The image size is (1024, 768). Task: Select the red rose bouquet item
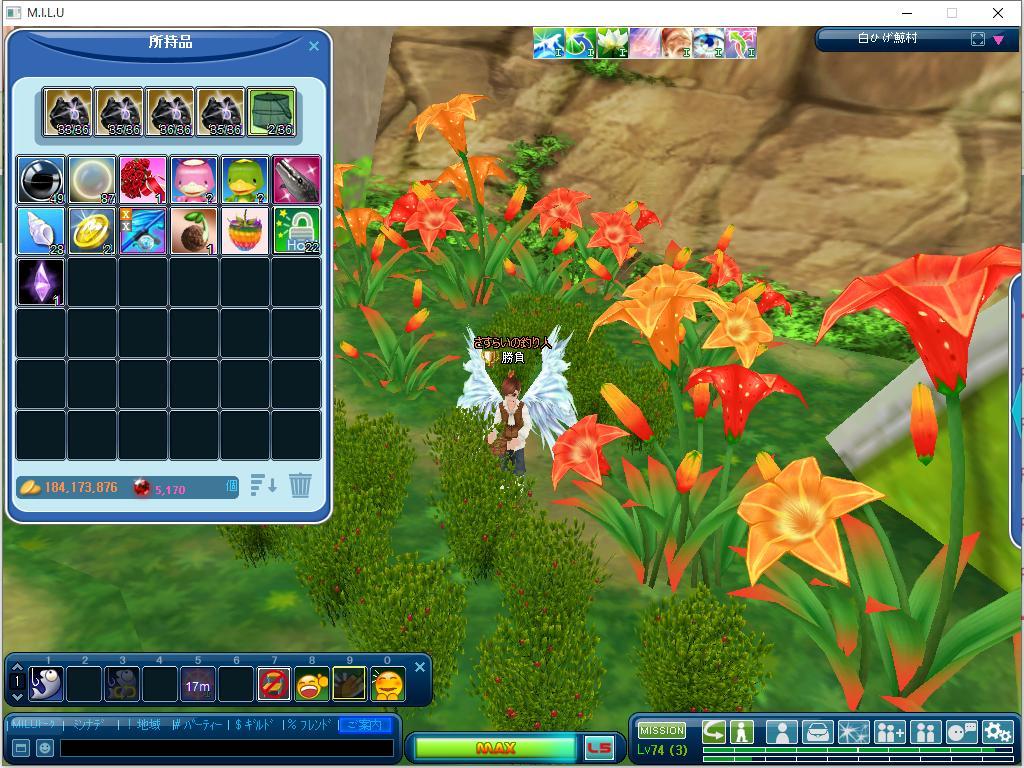point(143,180)
